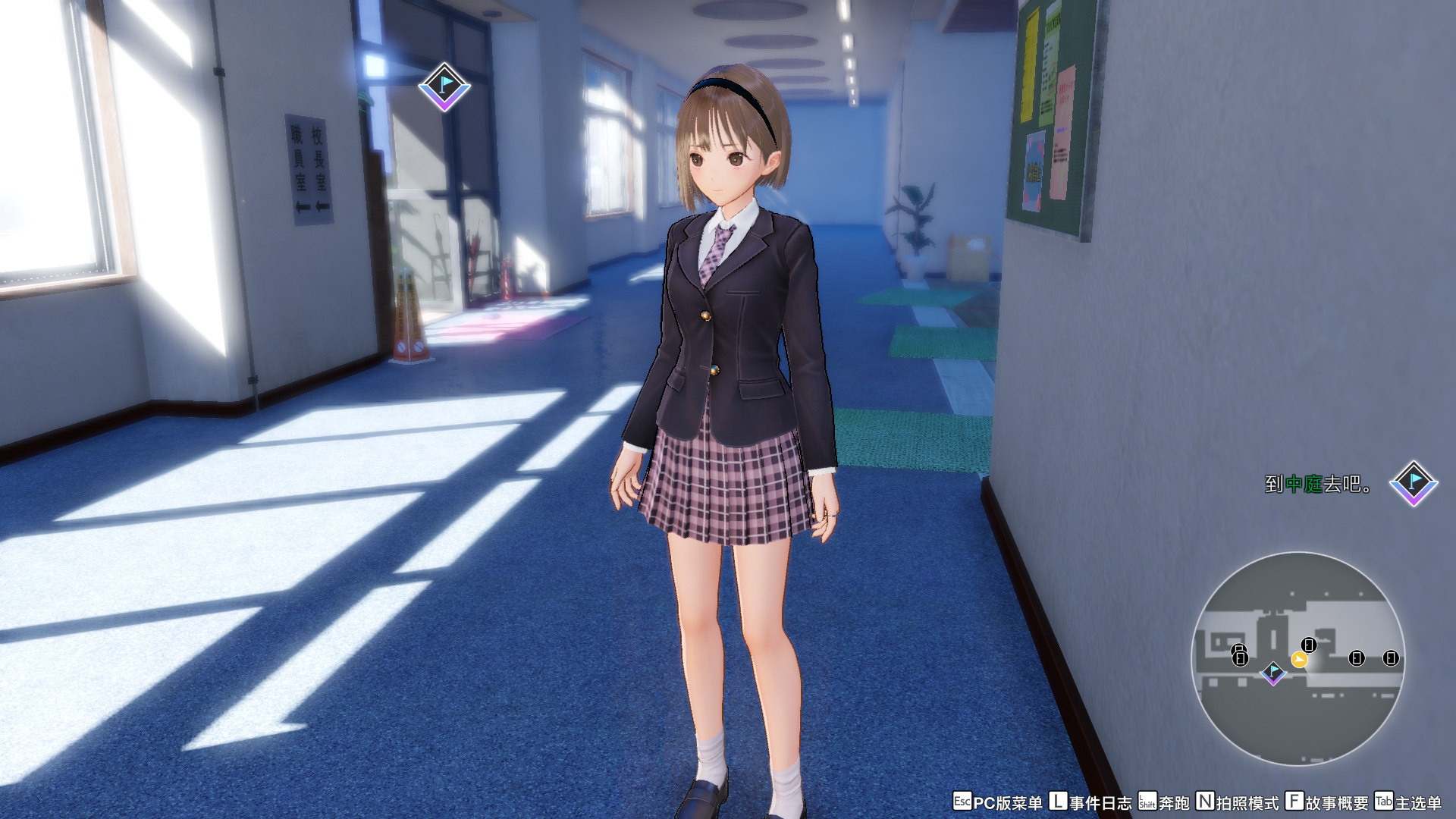
Task: Select the flag destination marker on the minimap
Action: click(1273, 672)
